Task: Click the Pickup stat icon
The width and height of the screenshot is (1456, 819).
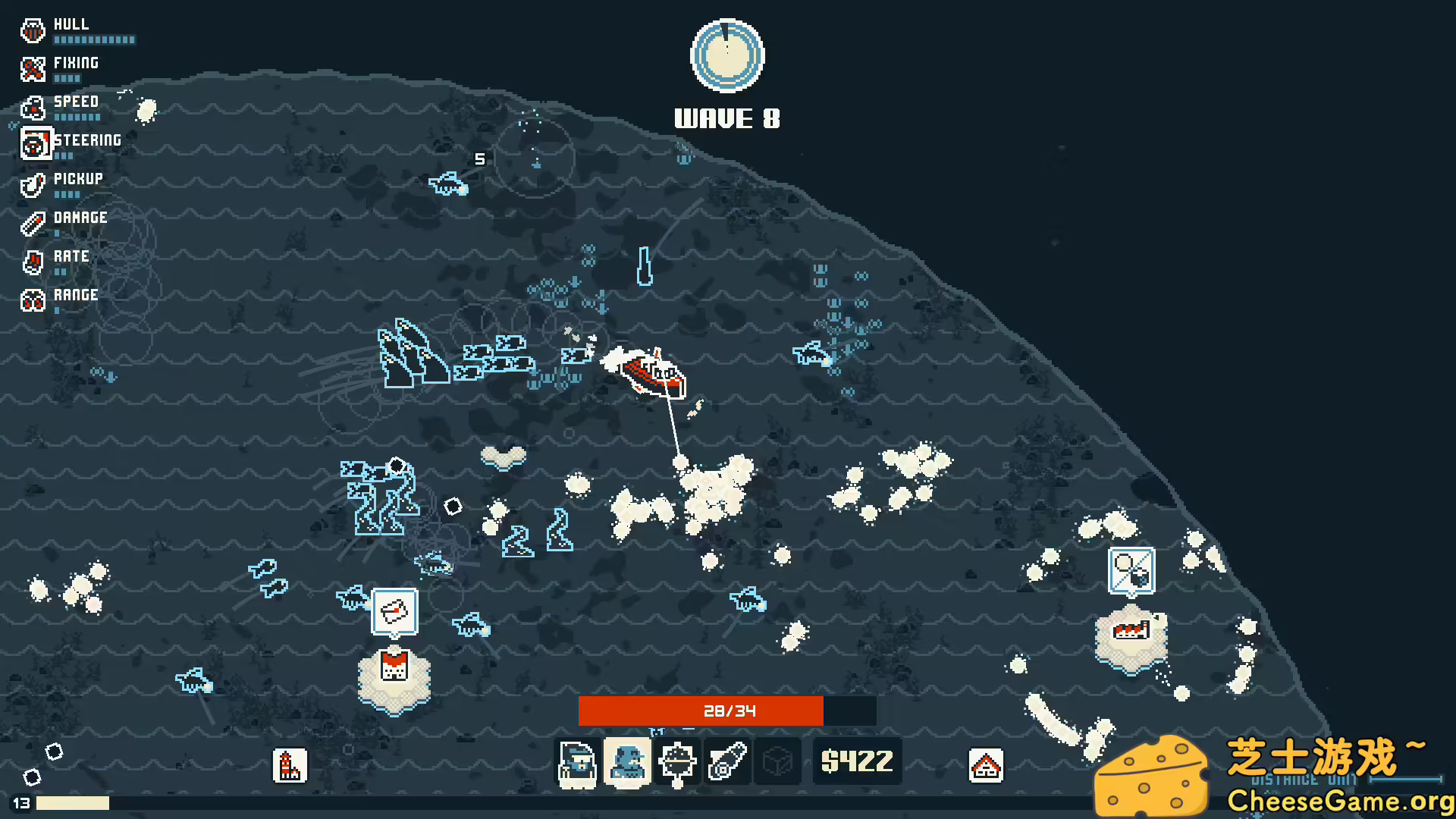Action: point(32,186)
